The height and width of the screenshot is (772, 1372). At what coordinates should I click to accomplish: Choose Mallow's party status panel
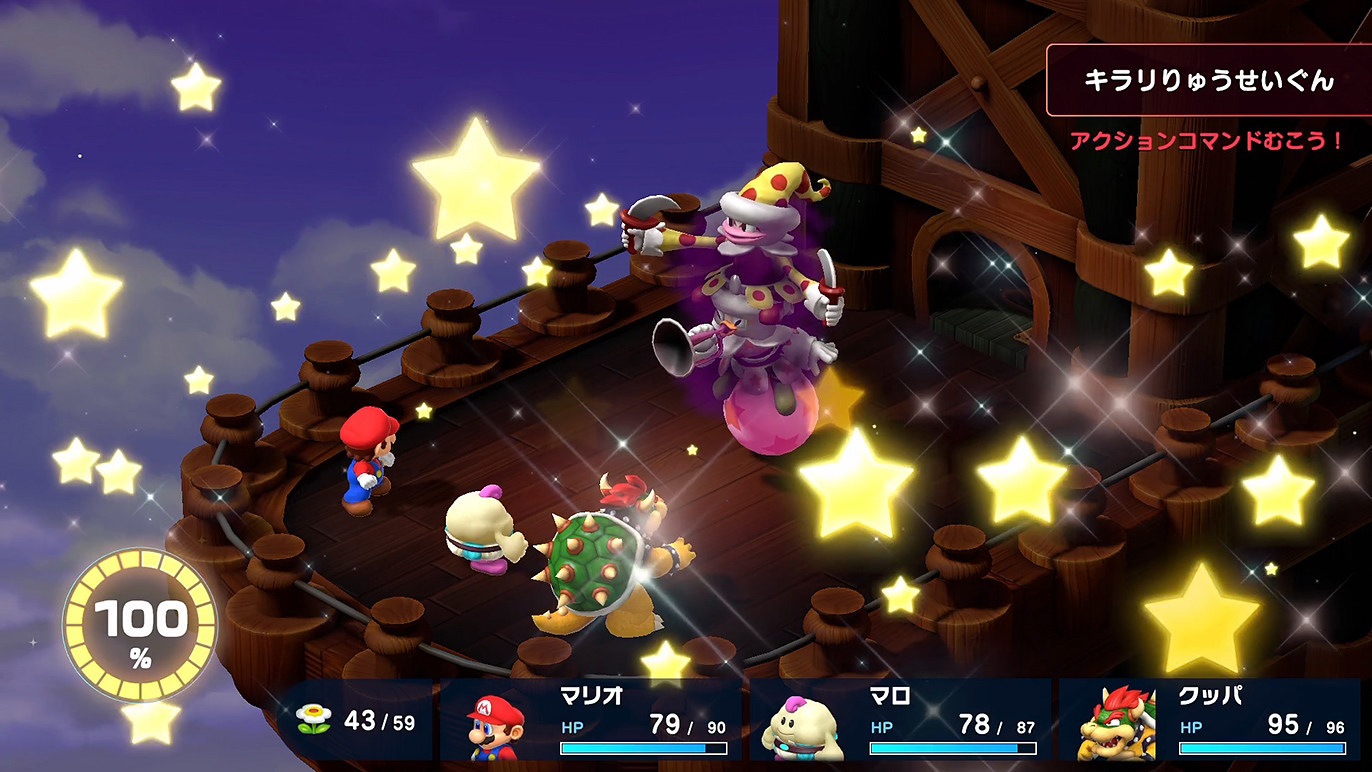pos(900,721)
